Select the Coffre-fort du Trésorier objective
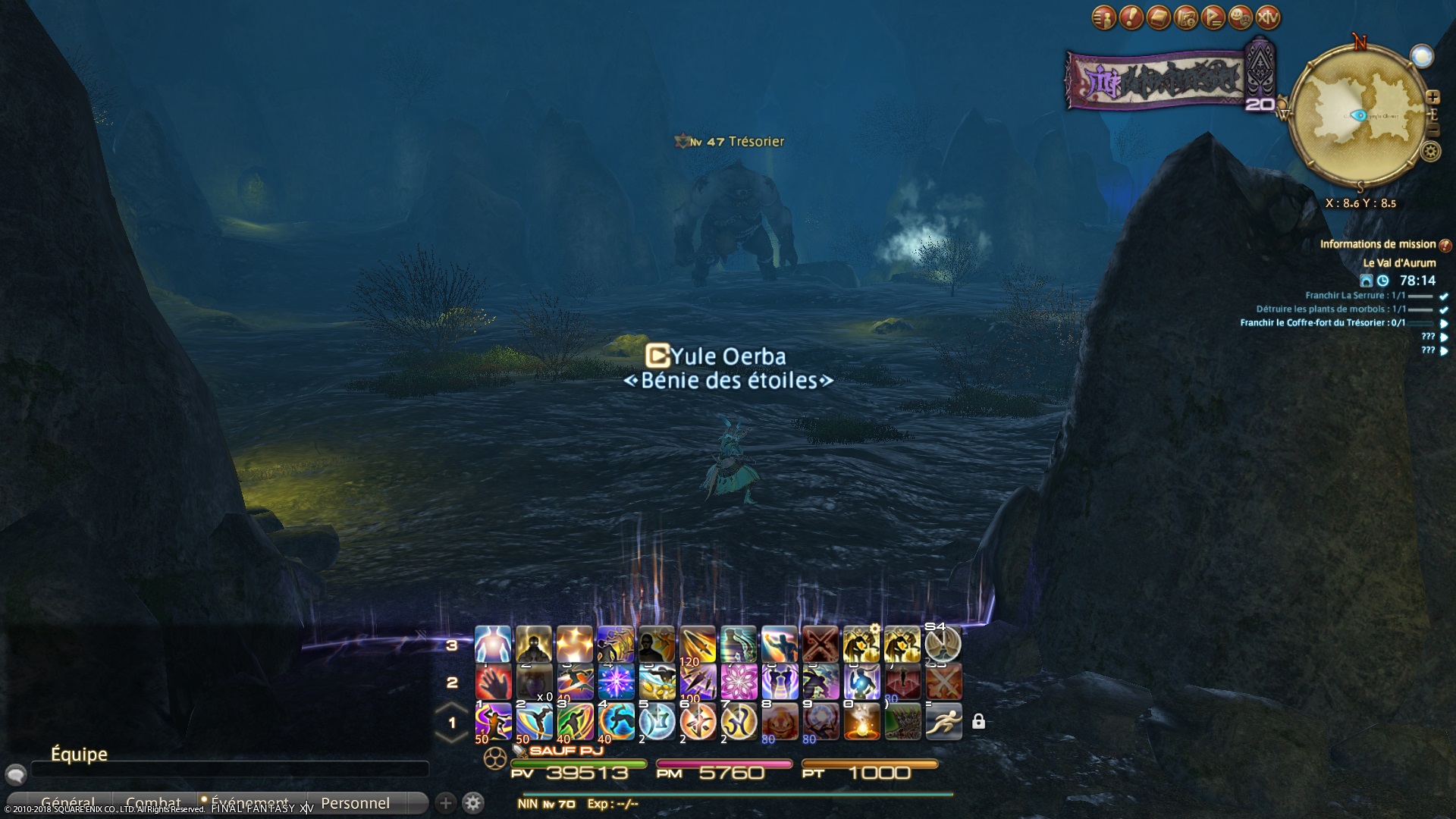Viewport: 1456px width, 819px height. click(1323, 323)
